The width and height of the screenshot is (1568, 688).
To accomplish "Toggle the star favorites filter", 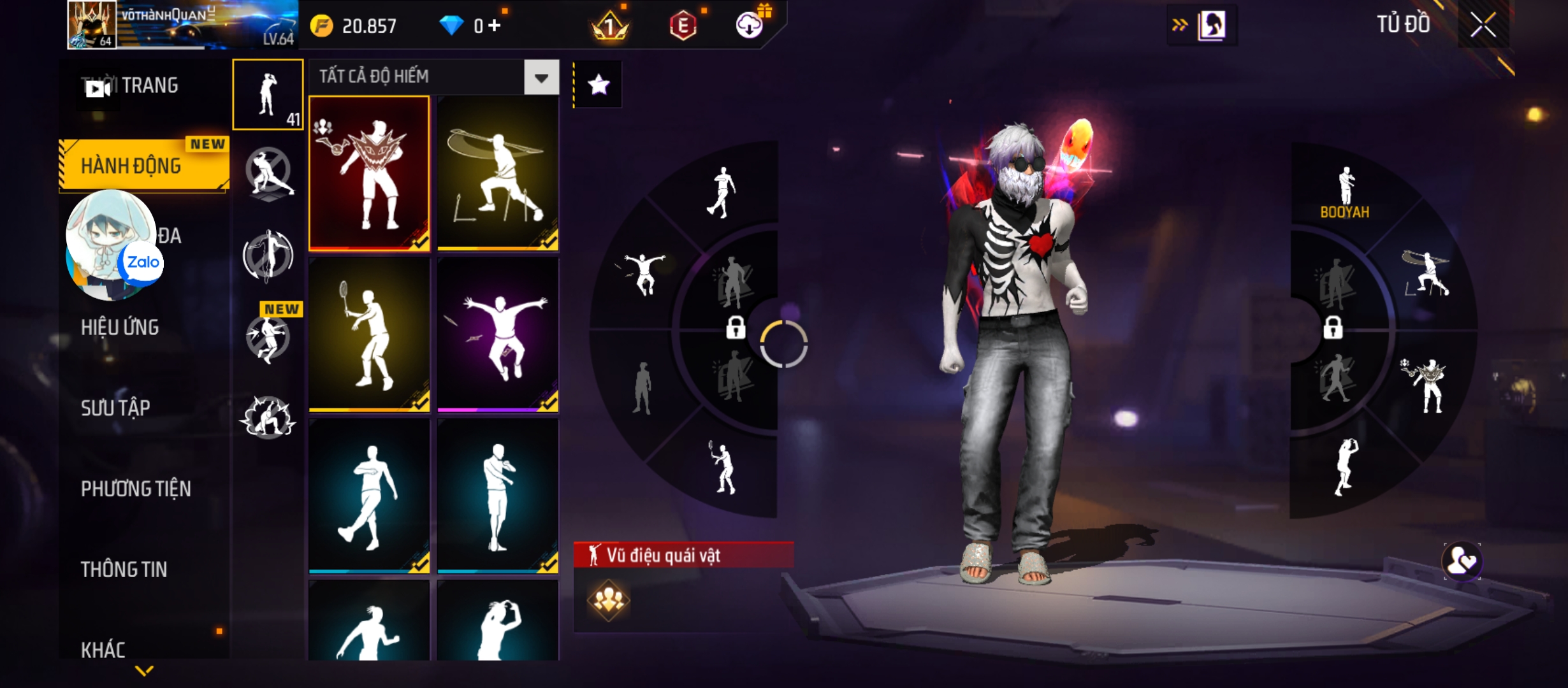I will [x=599, y=85].
